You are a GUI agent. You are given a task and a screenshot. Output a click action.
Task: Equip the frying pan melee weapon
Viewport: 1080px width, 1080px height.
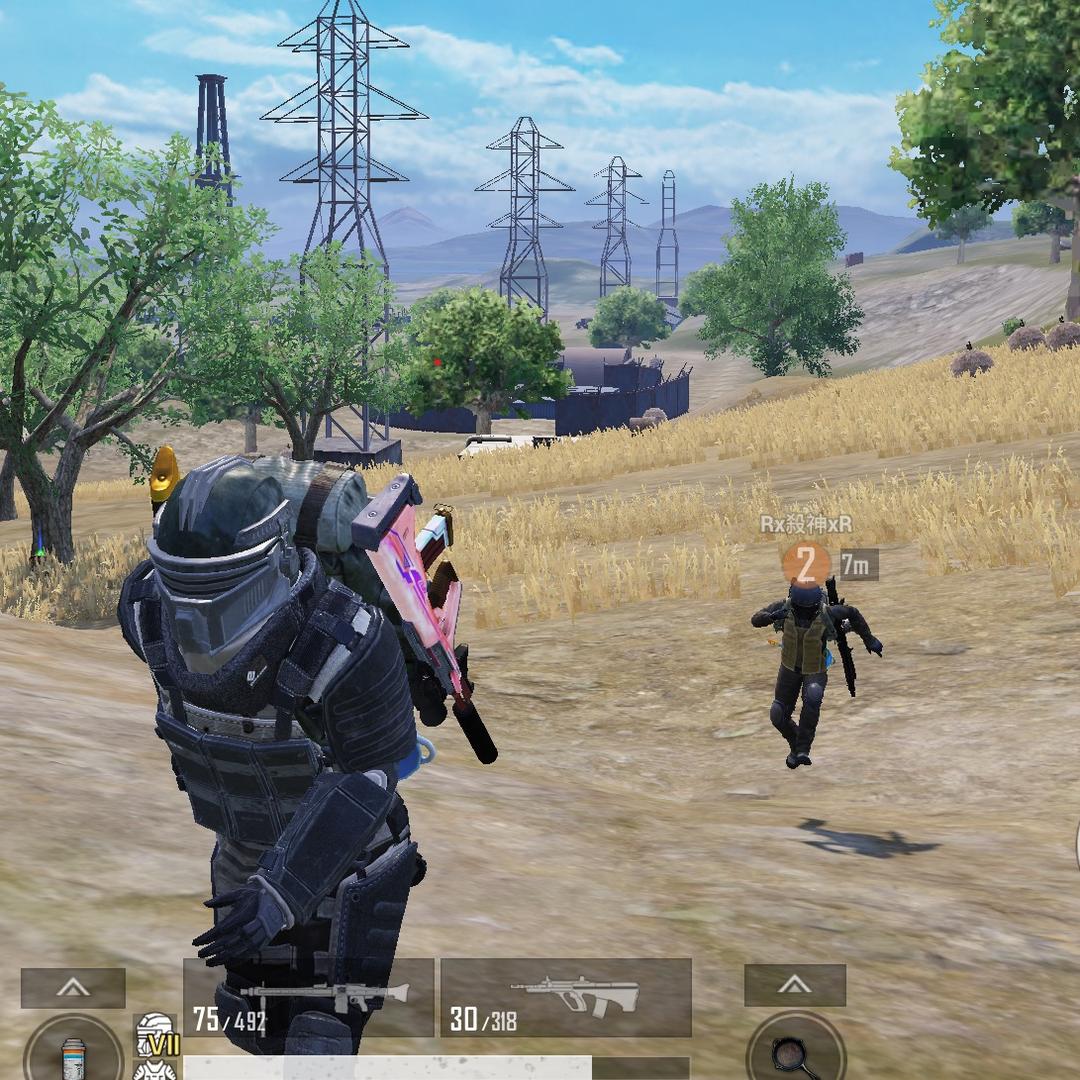pyautogui.click(x=796, y=1052)
